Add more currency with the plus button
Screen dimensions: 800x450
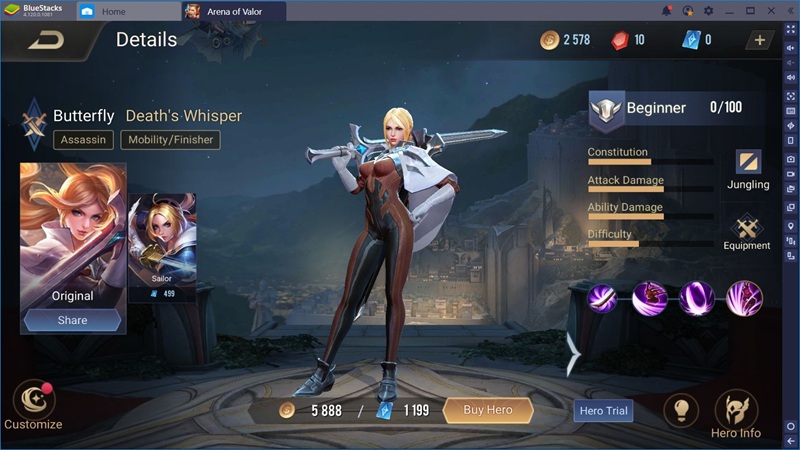point(759,40)
